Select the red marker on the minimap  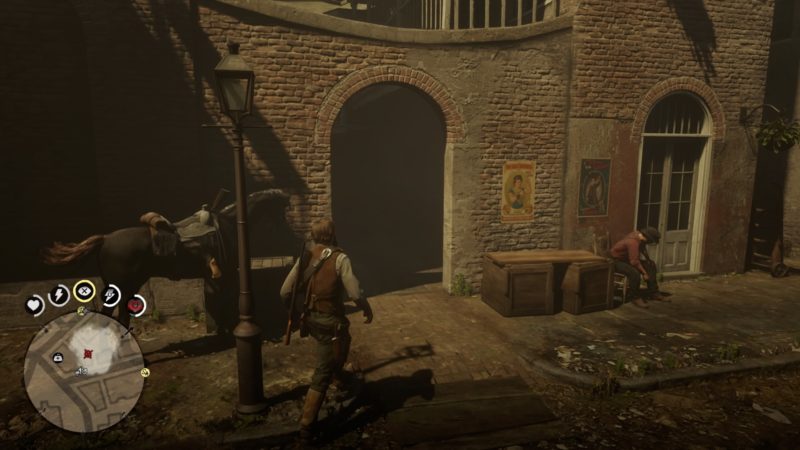point(89,352)
